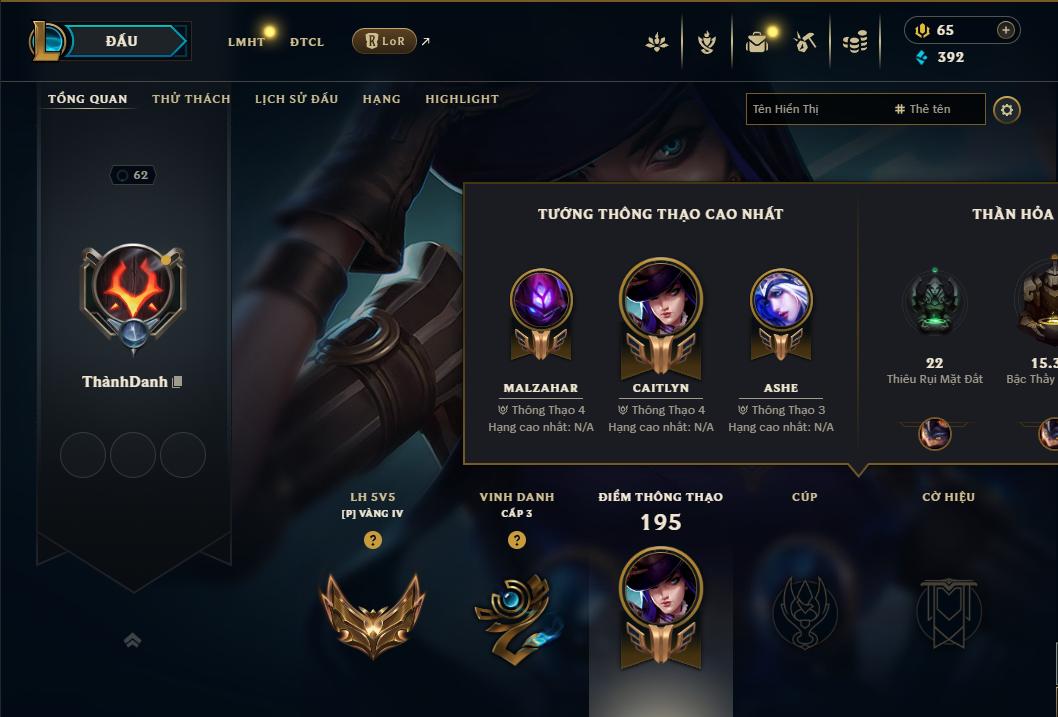Image resolution: width=1058 pixels, height=717 pixels.
Task: Show the HIGHLIGHT tab
Action: [x=462, y=99]
